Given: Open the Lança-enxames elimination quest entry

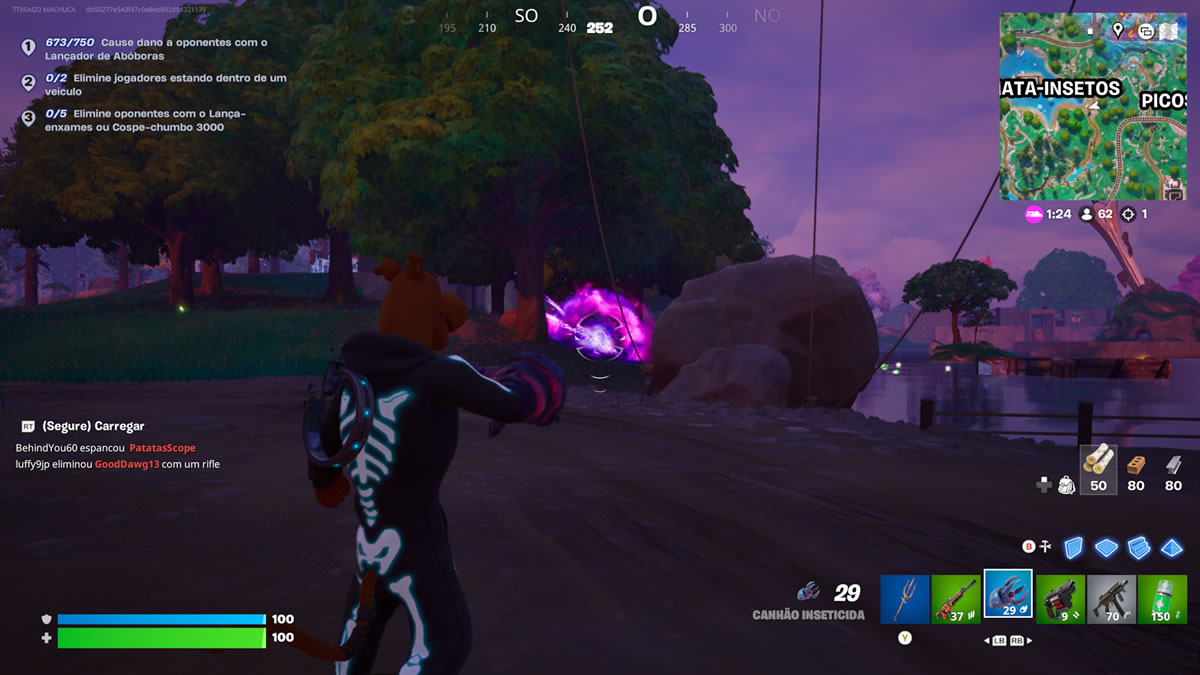Looking at the screenshot, I should click(x=146, y=120).
